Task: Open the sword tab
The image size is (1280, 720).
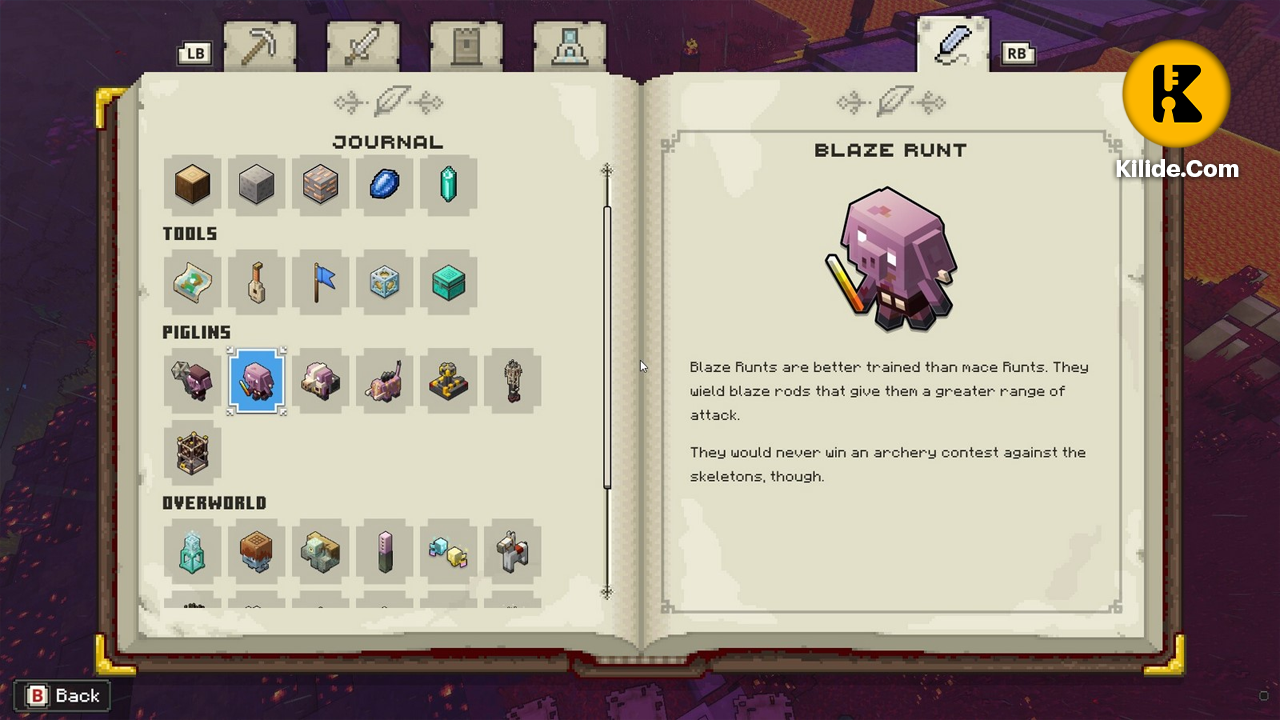Action: [x=362, y=47]
